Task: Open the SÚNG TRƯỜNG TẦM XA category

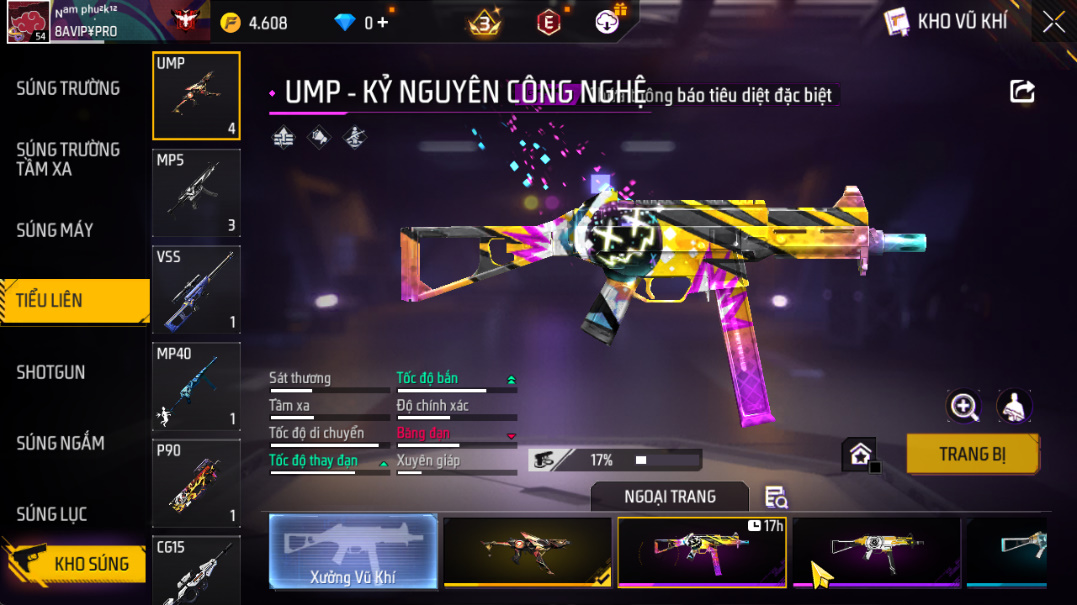Action: pos(68,159)
